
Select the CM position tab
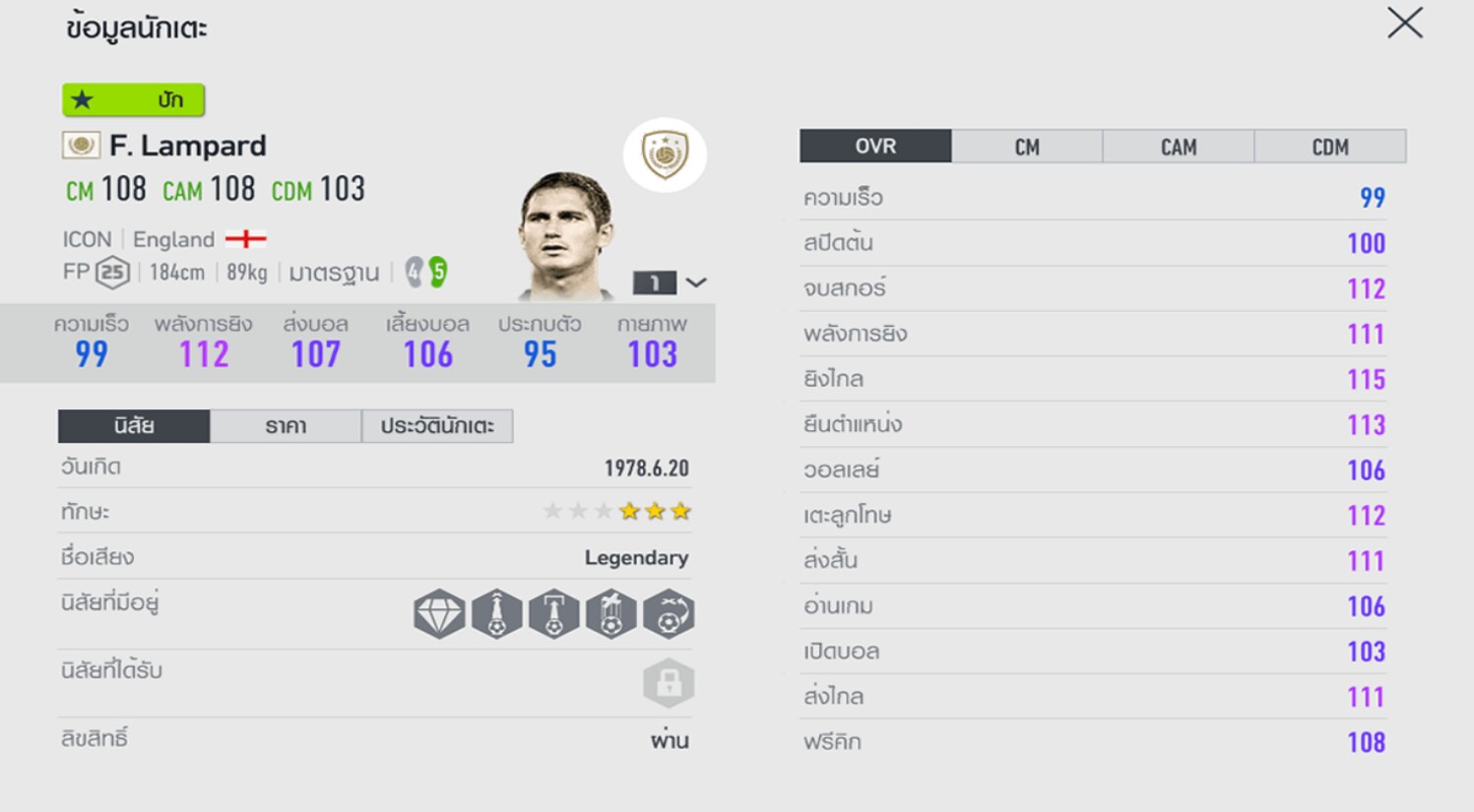coord(1027,147)
